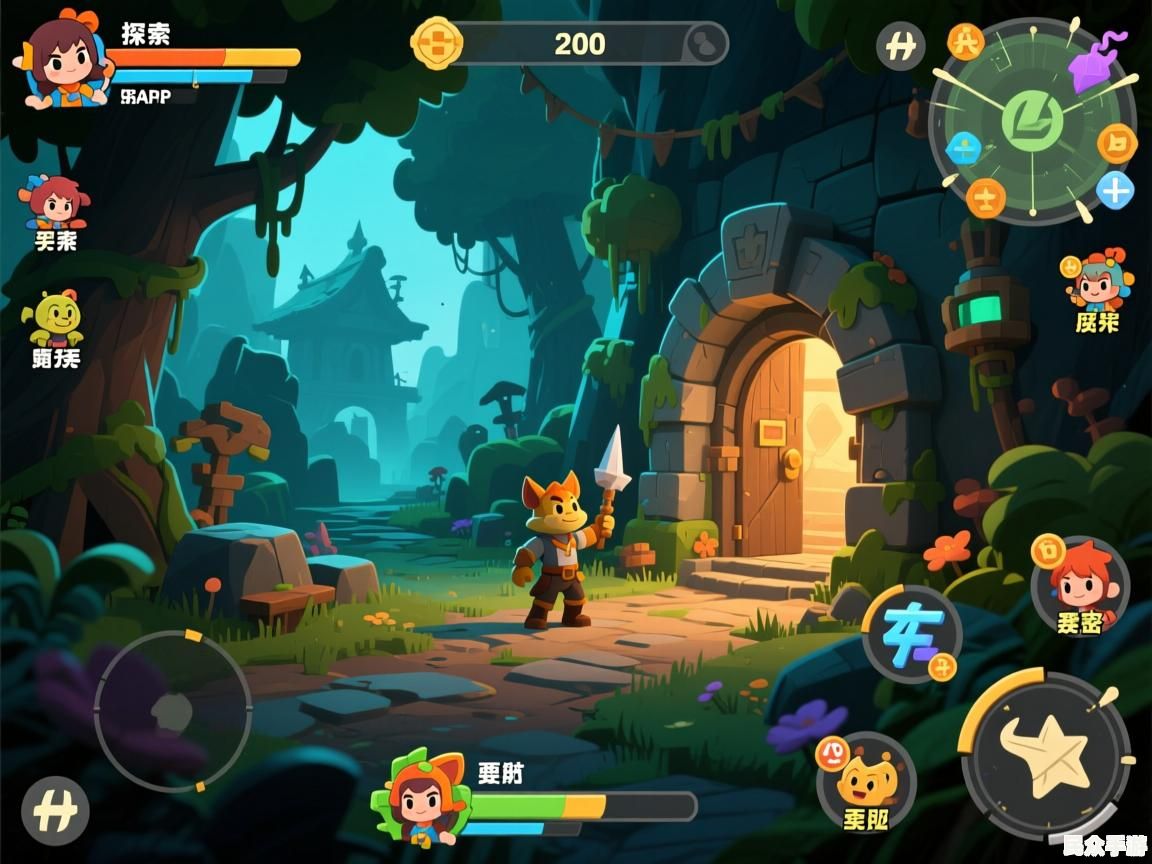Image resolution: width=1152 pixels, height=864 pixels.
Task: Tap the virtual joystick circle
Action: (173, 710)
